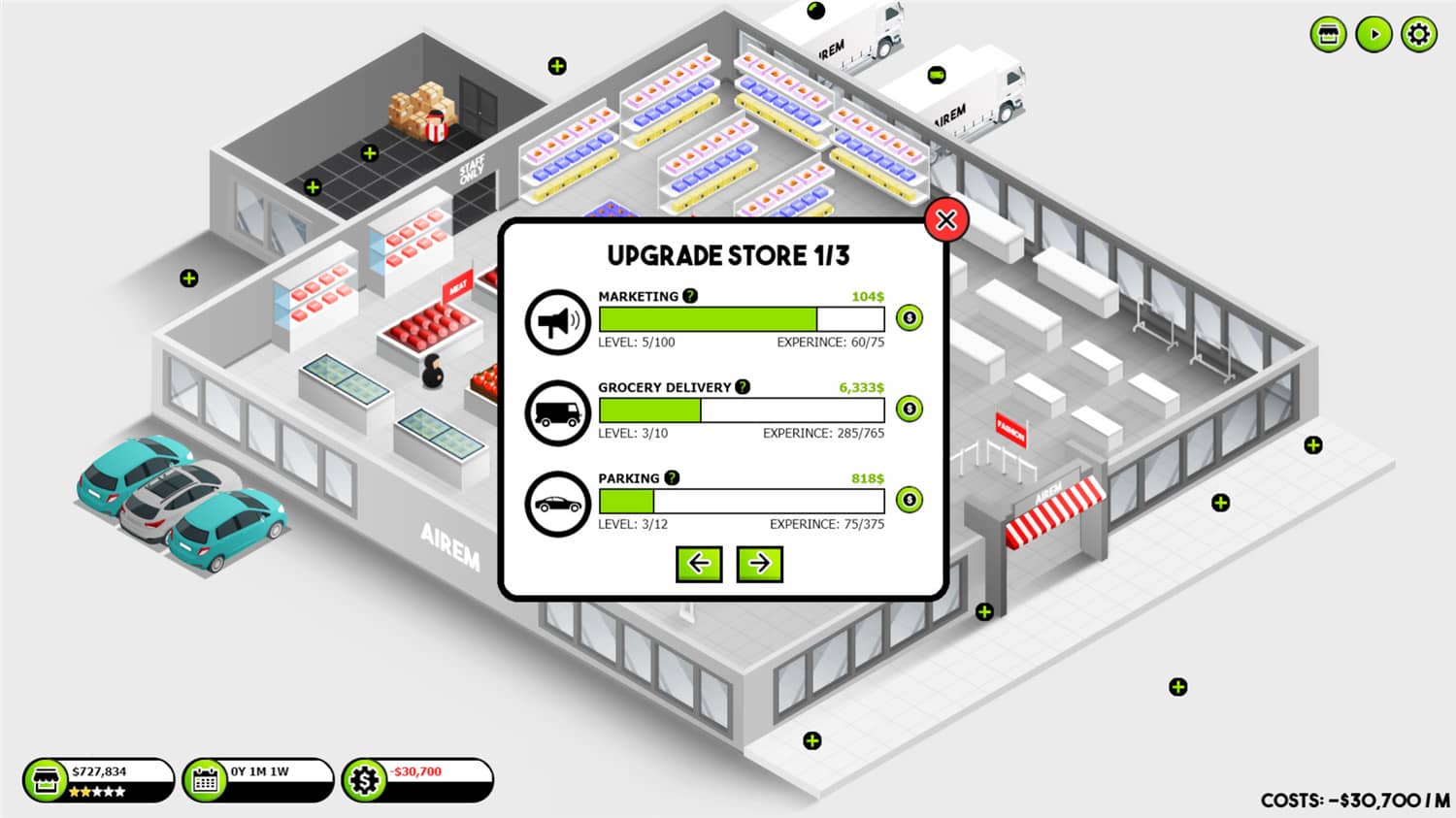Close the Upgrade Store dialog

pos(946,220)
